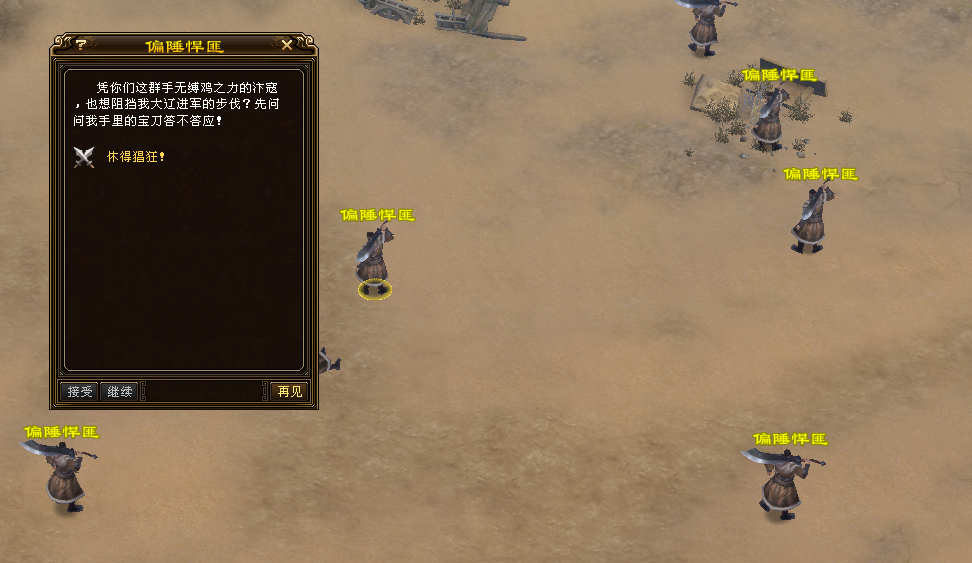Close the 偏陲悍匪 dialogue window
This screenshot has height=563, width=972.
pos(287,45)
